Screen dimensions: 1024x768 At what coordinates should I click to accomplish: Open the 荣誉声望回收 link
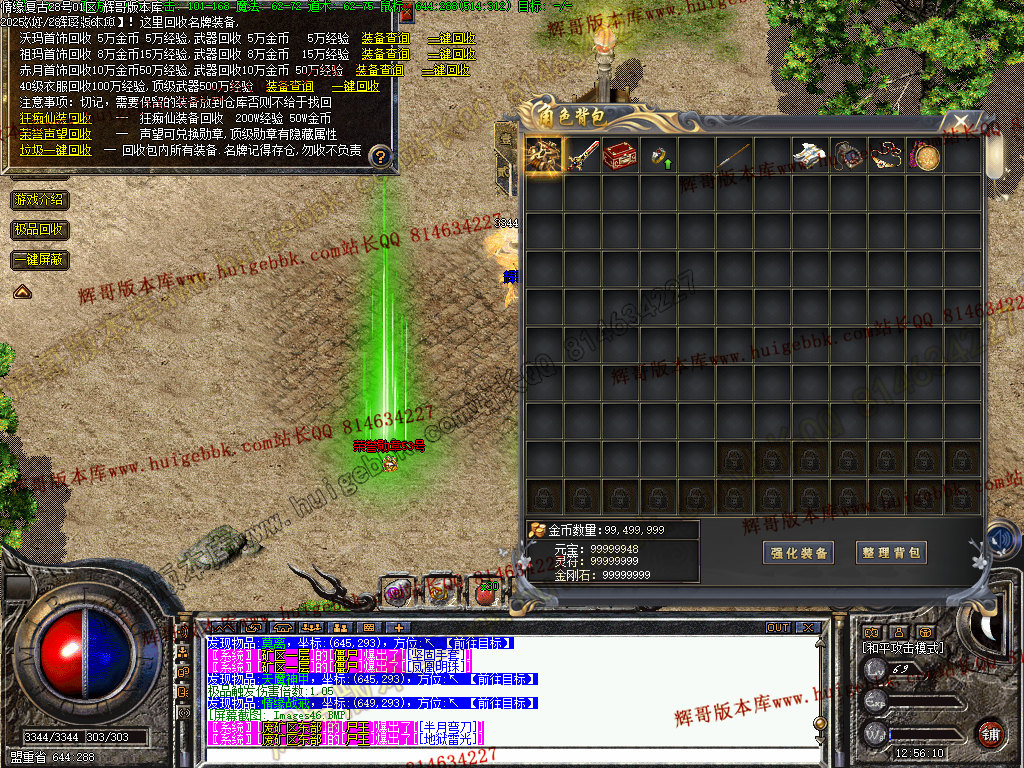(x=55, y=134)
